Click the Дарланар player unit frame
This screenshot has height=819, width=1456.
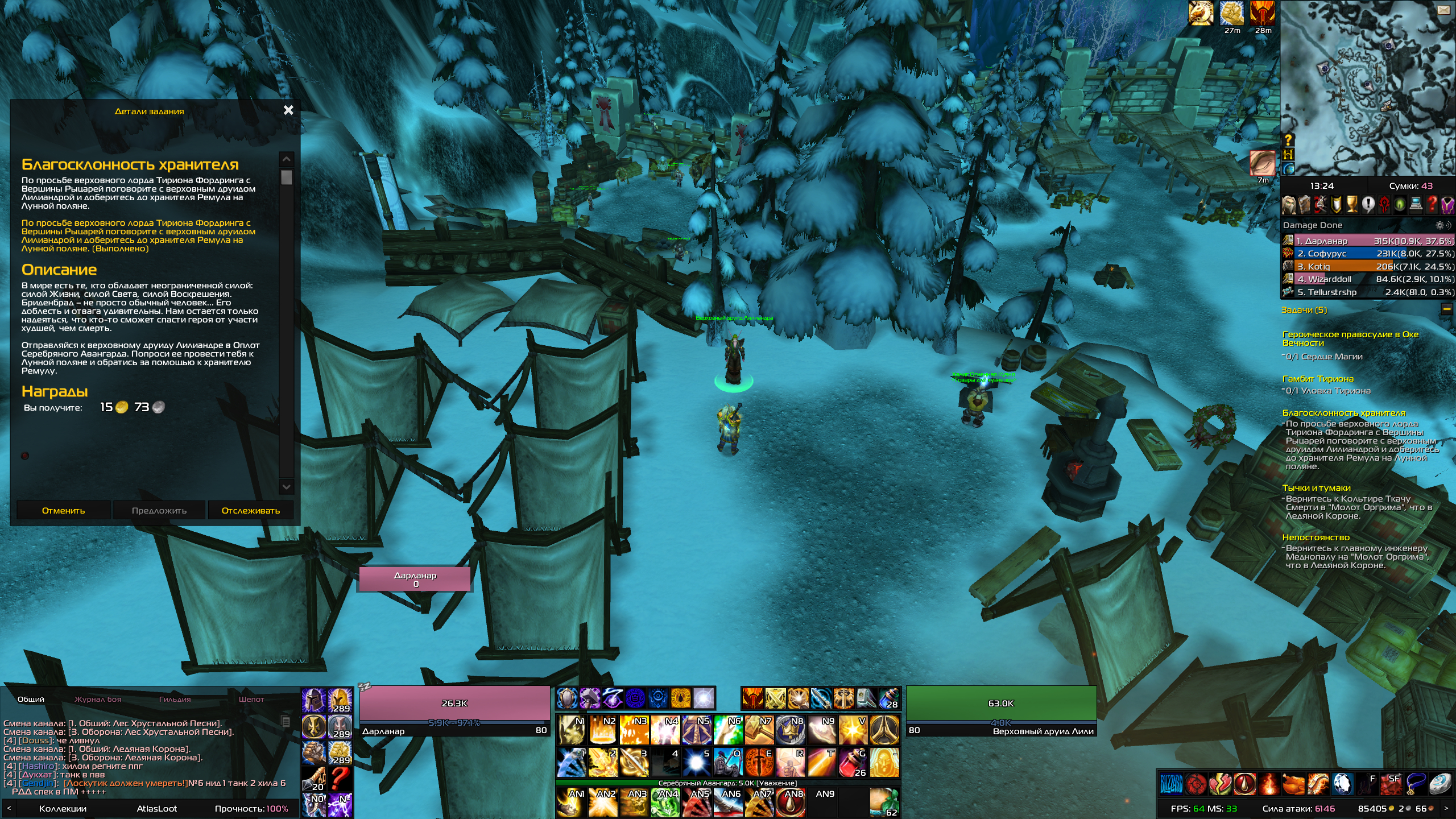point(454,710)
